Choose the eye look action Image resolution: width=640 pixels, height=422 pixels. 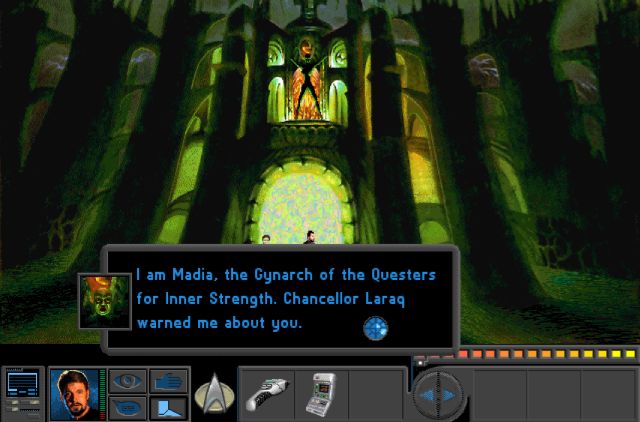(x=128, y=380)
